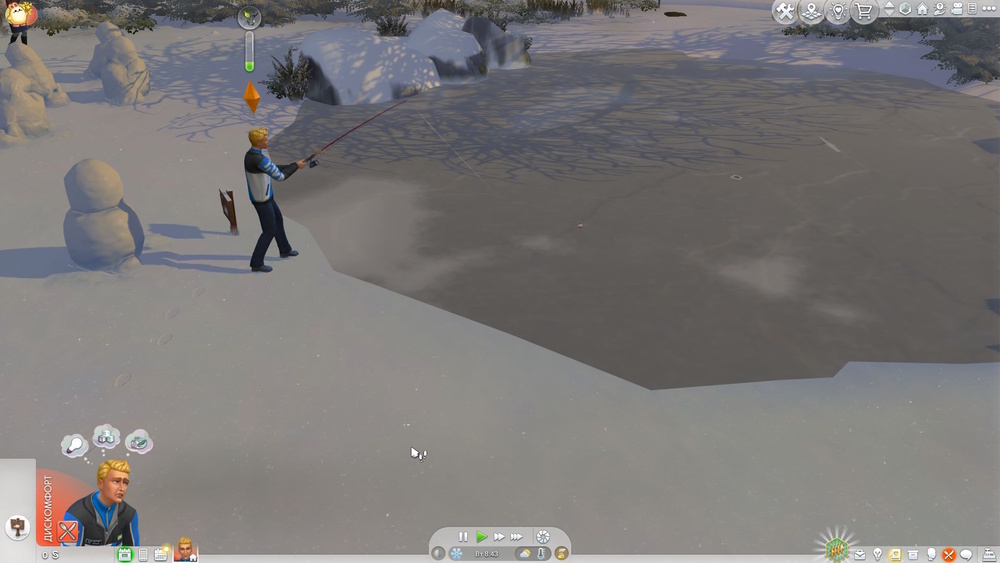Set game speed to ultra fast forward

pyautogui.click(x=516, y=537)
